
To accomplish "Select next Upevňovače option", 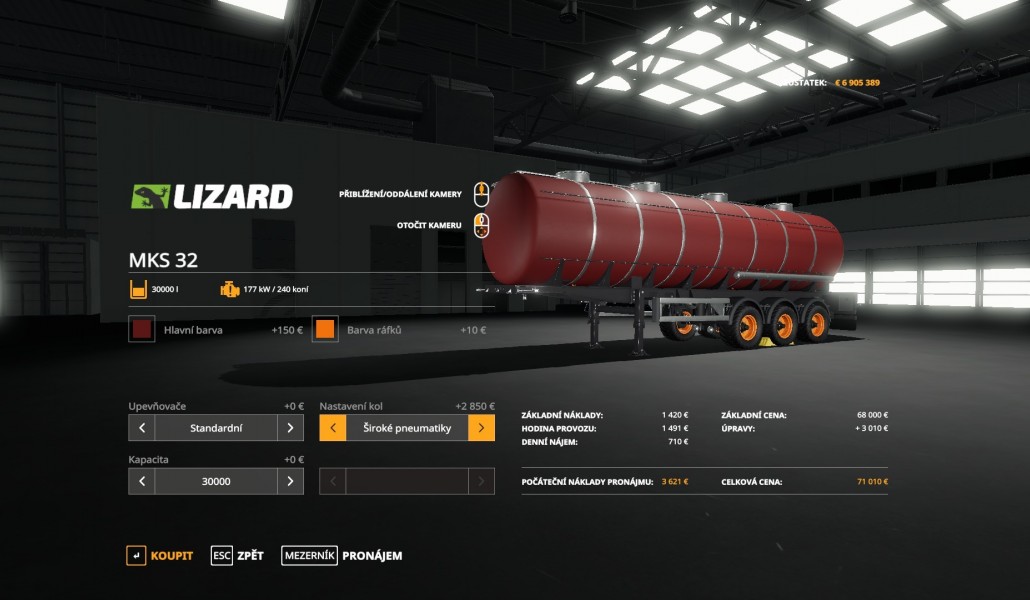I will 290,428.
